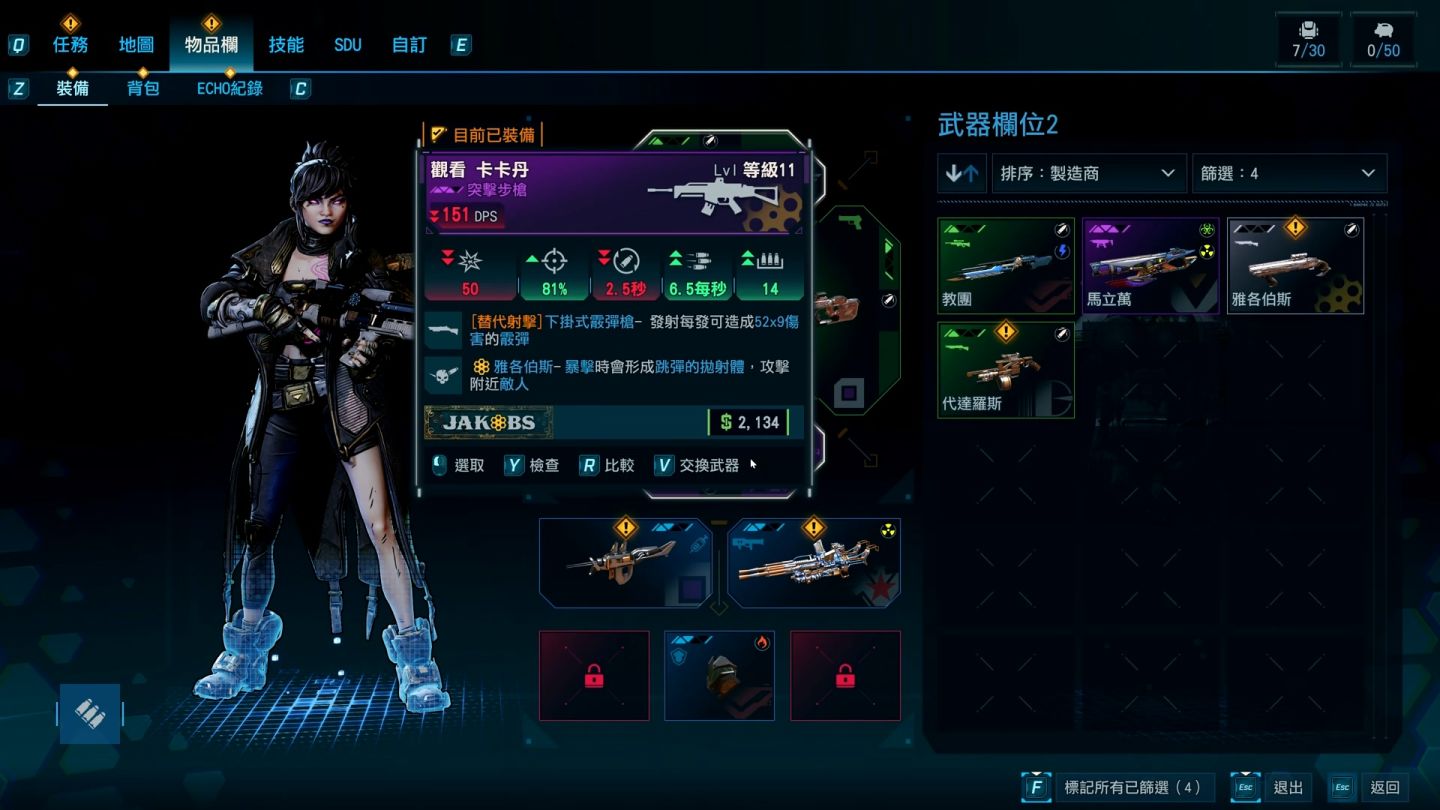Open the 篩選：4 filter dropdown
Screen dimensions: 1440x810
1288,173
